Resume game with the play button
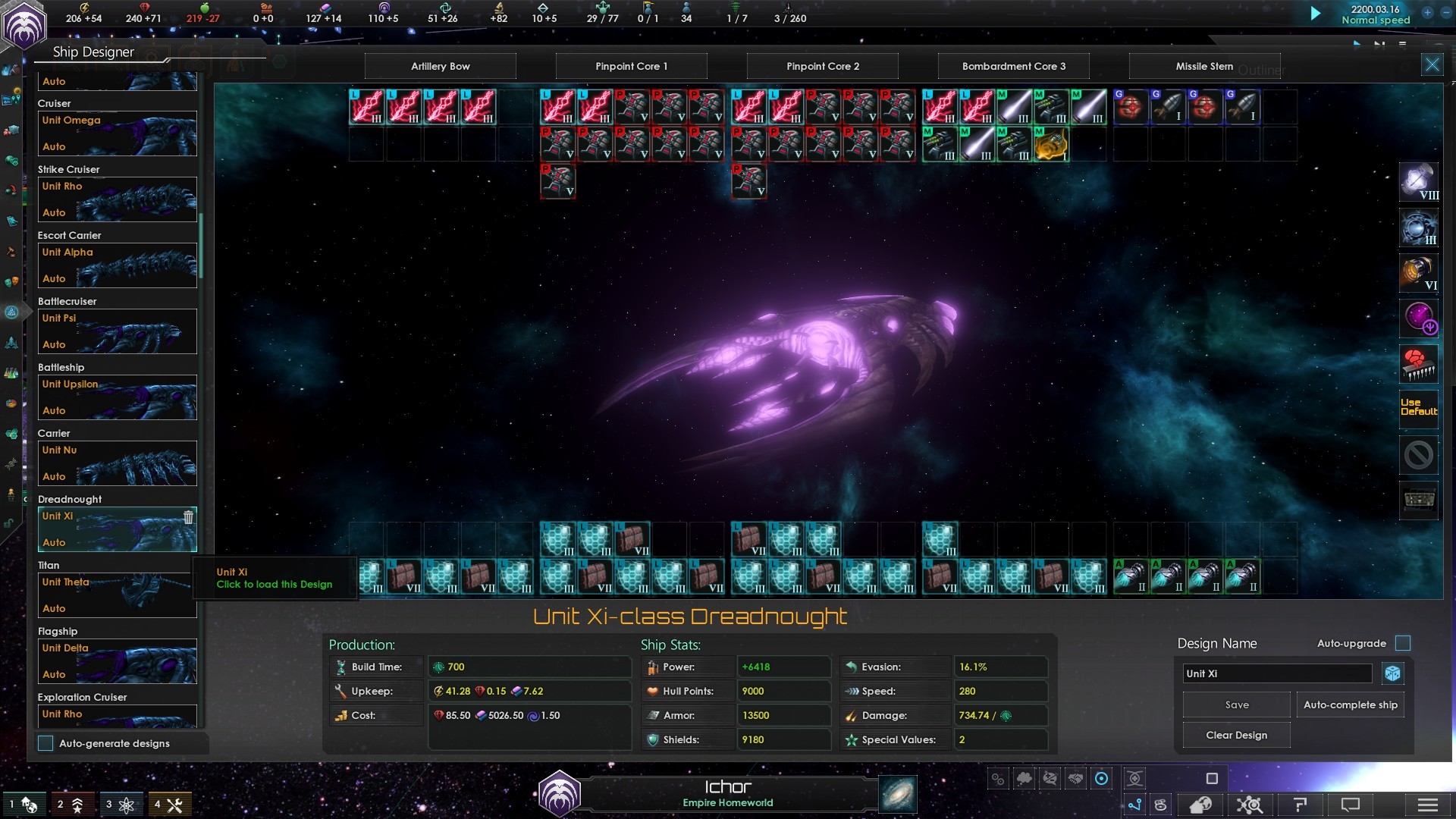 1316,14
